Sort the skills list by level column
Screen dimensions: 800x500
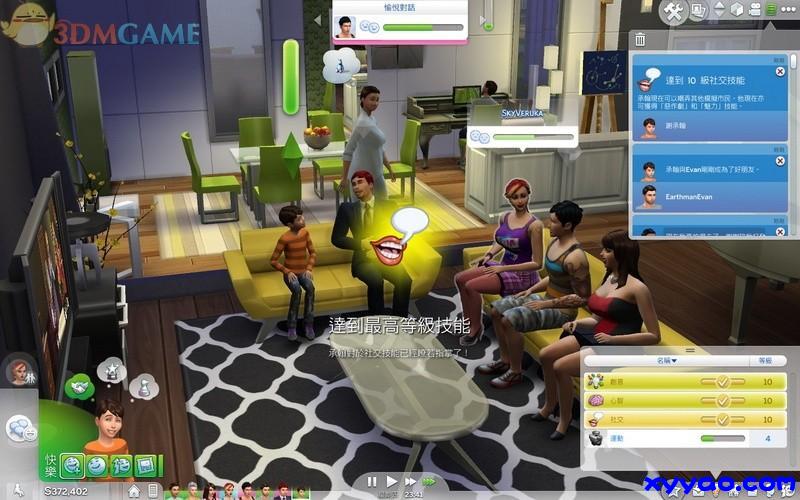click(x=766, y=360)
